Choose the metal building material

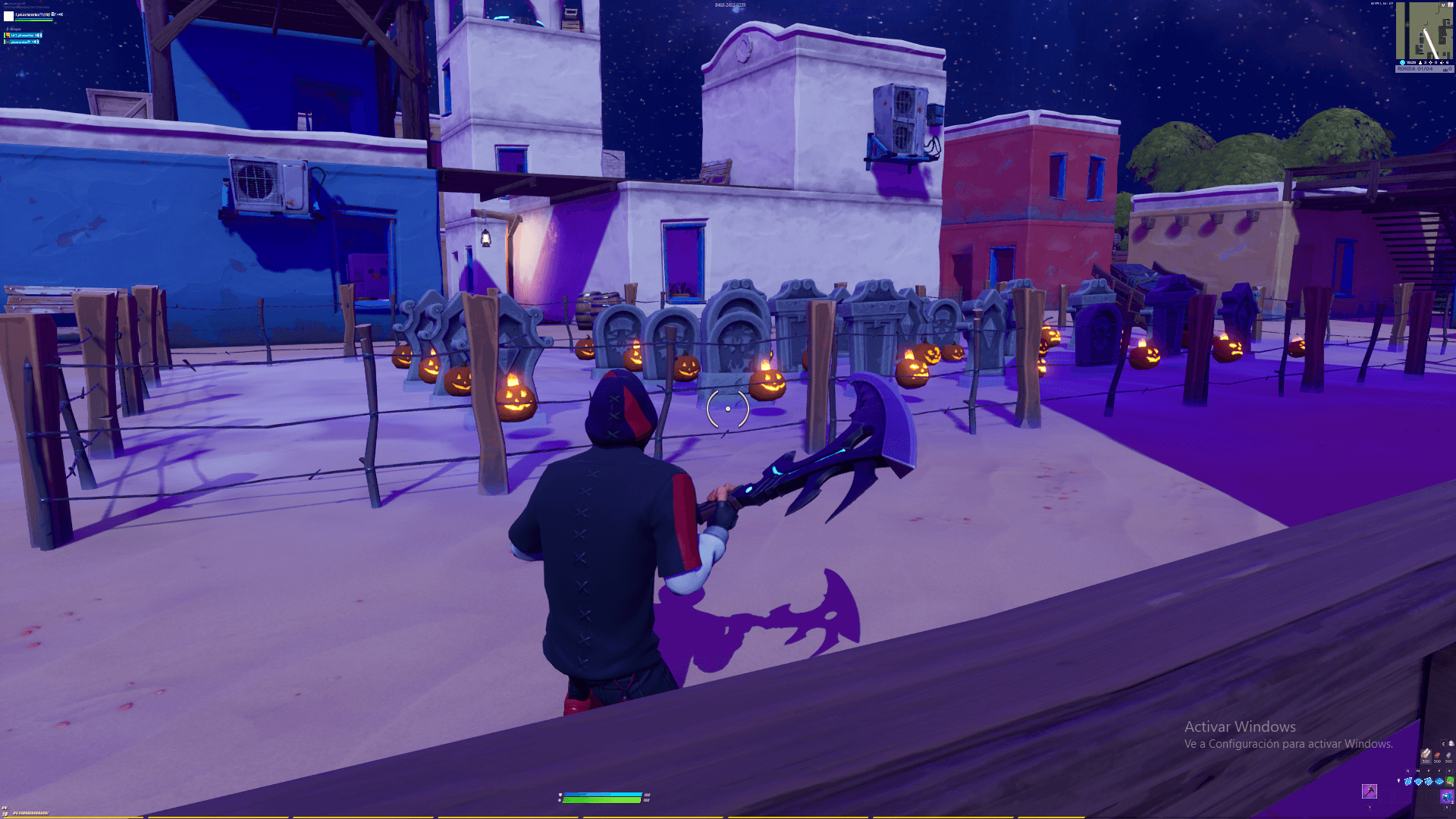pyautogui.click(x=1448, y=754)
